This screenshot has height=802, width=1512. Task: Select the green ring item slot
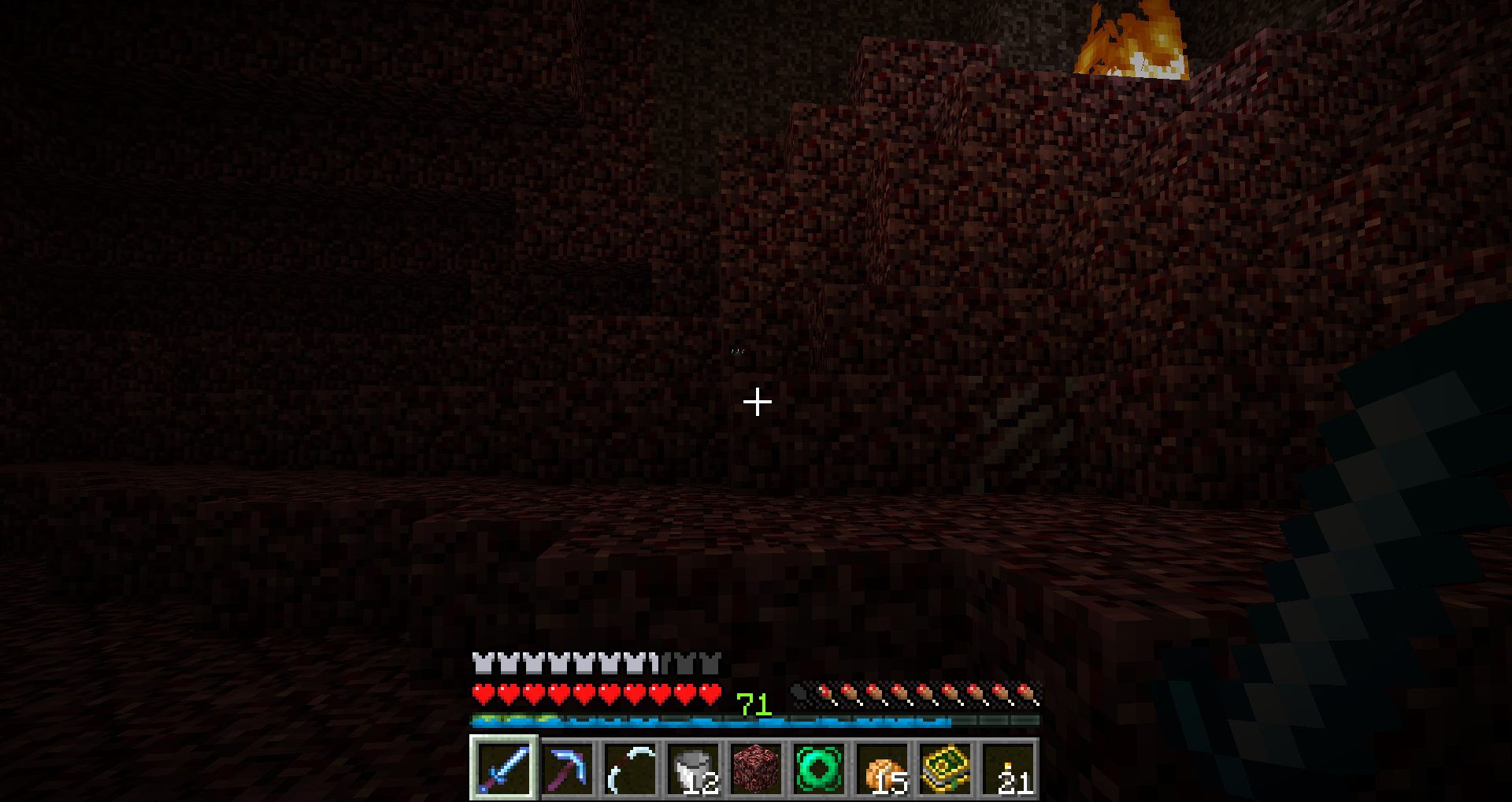pos(819,768)
